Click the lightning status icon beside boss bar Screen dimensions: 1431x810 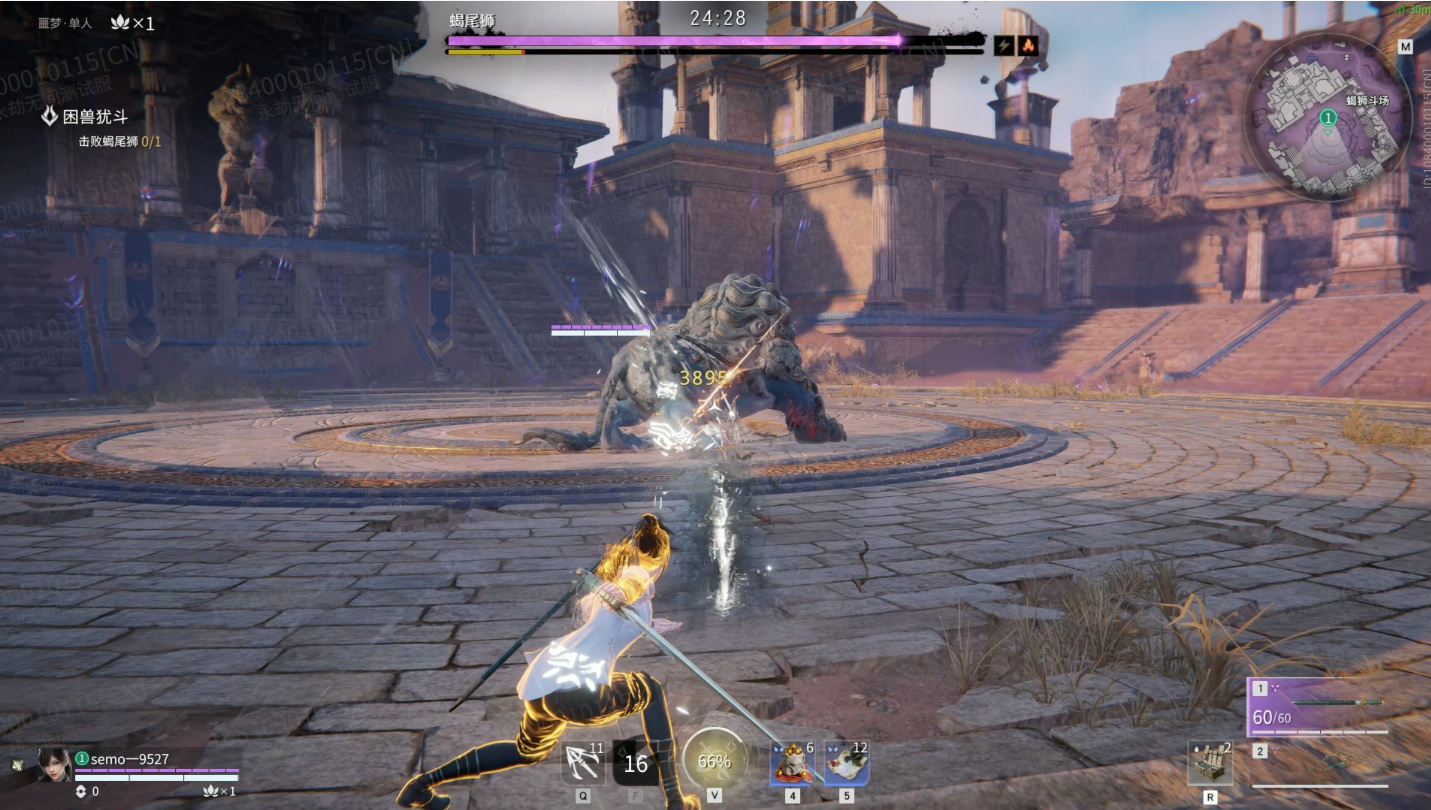point(1004,45)
